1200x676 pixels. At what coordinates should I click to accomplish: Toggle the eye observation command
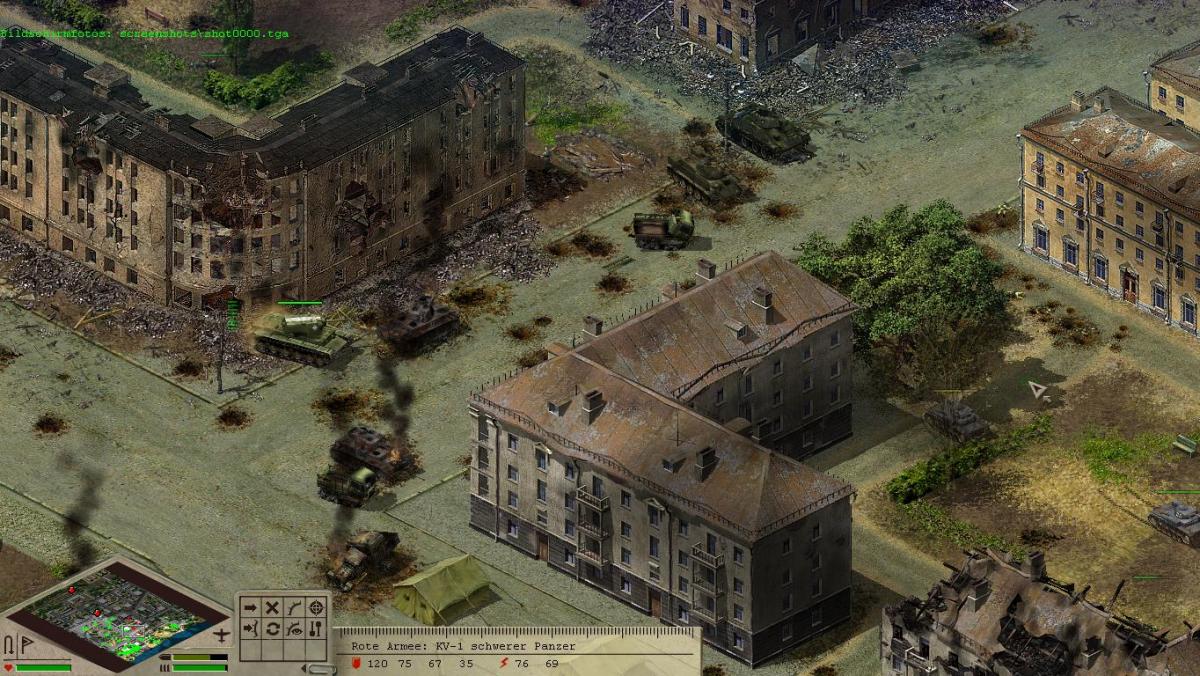click(294, 629)
